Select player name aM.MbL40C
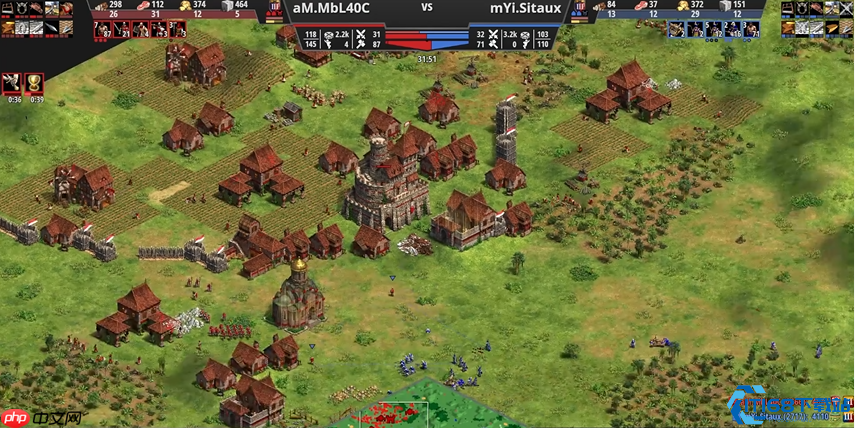 tap(330, 7)
